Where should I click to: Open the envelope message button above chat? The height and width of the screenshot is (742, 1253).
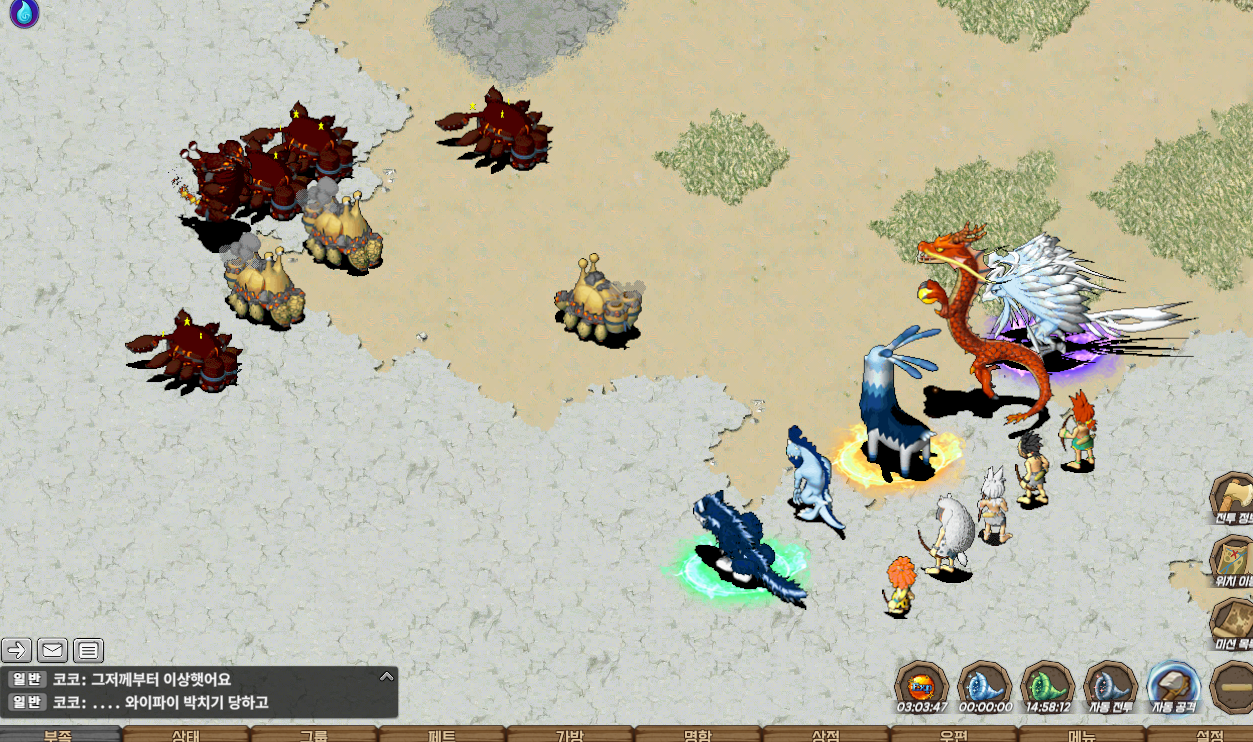(53, 651)
